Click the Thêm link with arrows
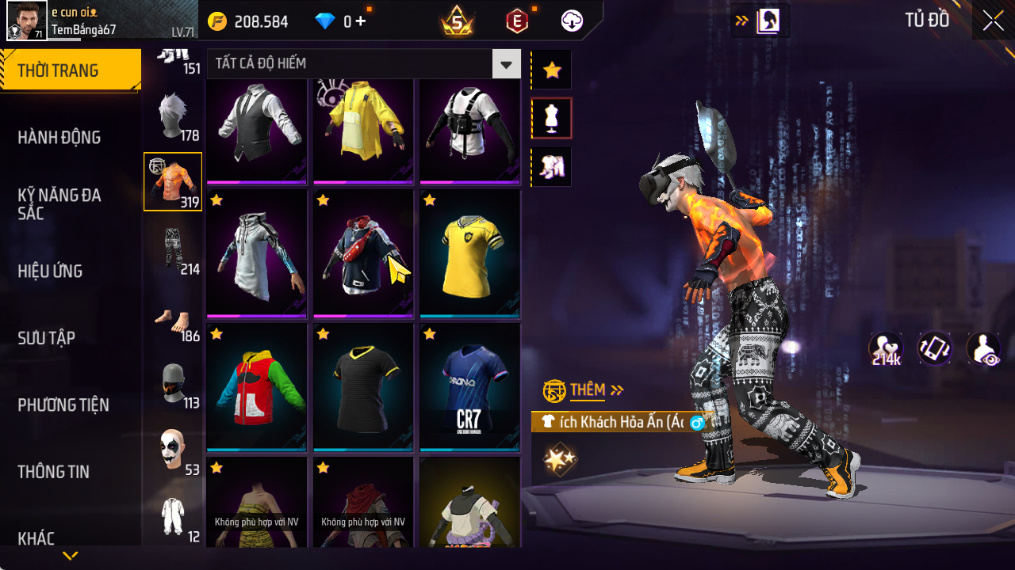Image resolution: width=1015 pixels, height=570 pixels. pos(596,390)
